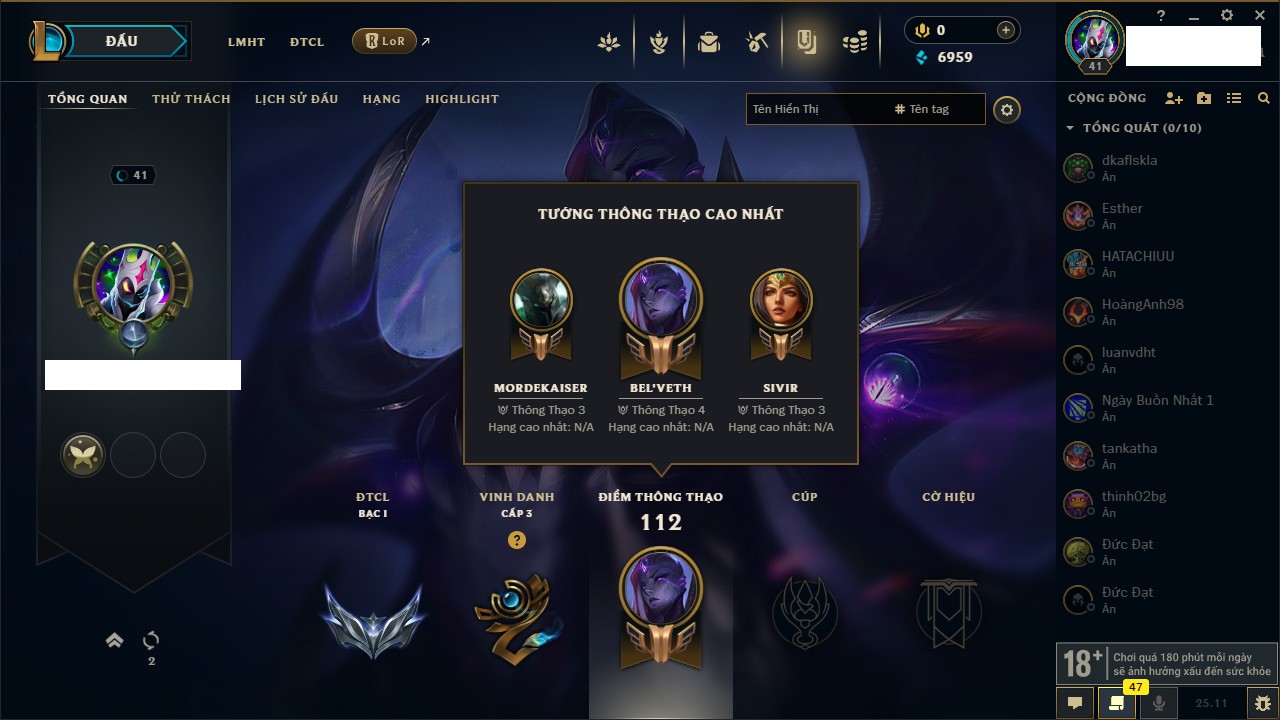The width and height of the screenshot is (1280, 720).
Task: Switch to LỊCH SỬ ĐẤU tab
Action: pyautogui.click(x=296, y=99)
